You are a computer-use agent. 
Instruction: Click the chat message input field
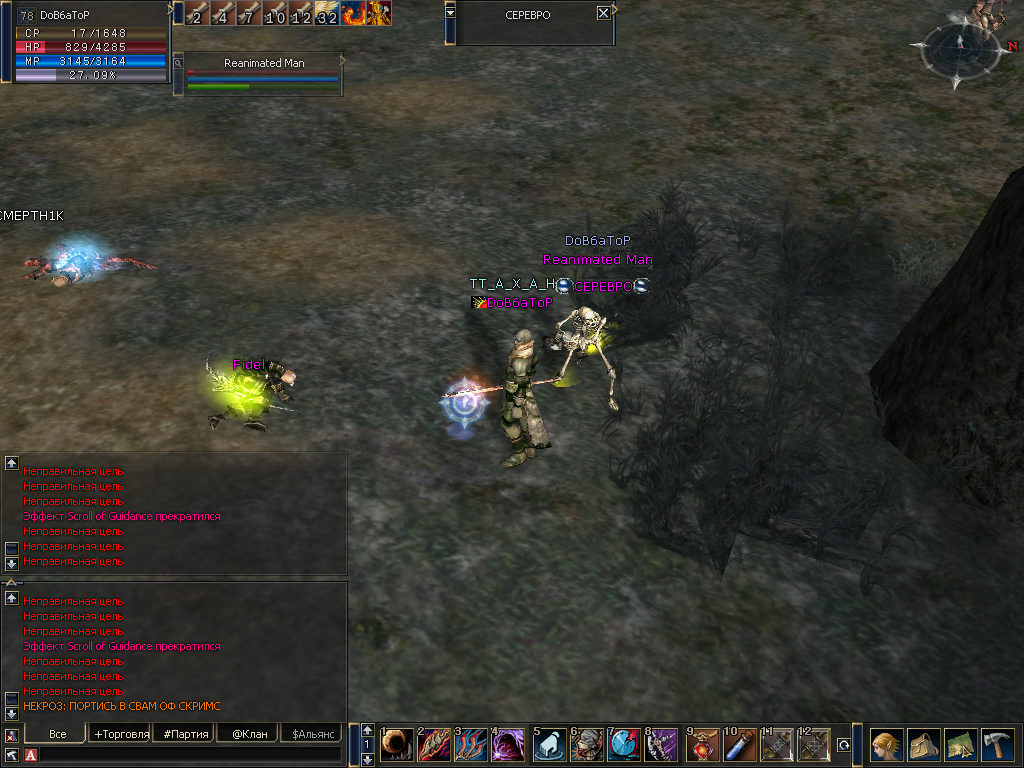point(190,754)
